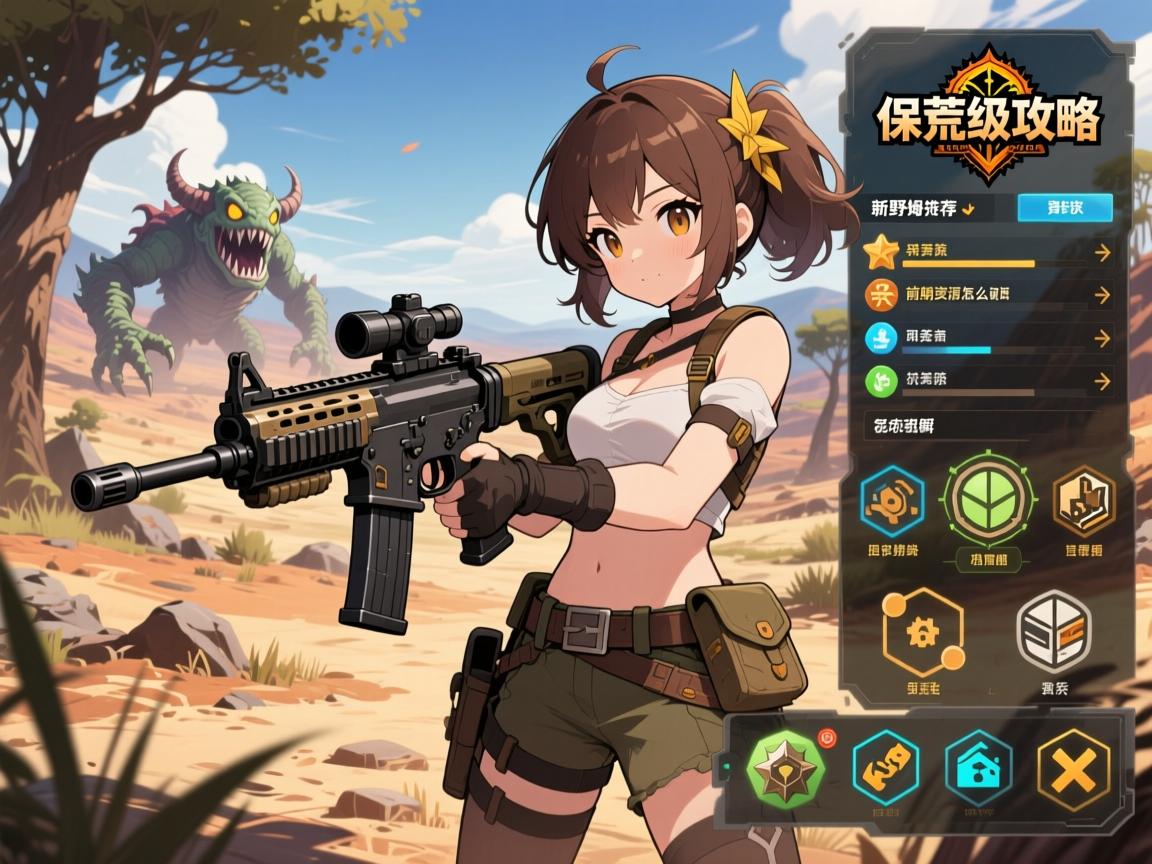This screenshot has width=1152, height=864.
Task: Open the green star badge with notification
Action: click(788, 768)
